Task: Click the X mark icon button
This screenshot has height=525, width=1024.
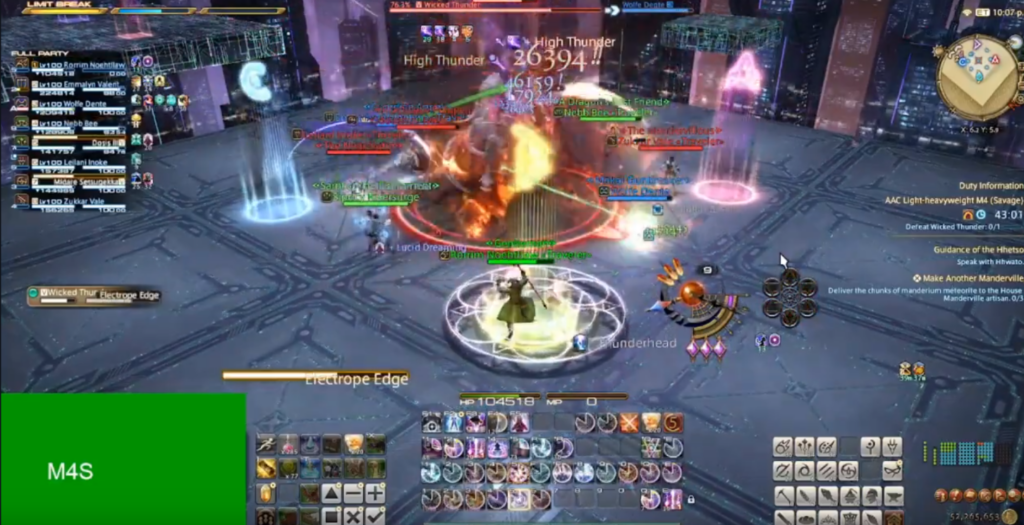Action: 354,516
